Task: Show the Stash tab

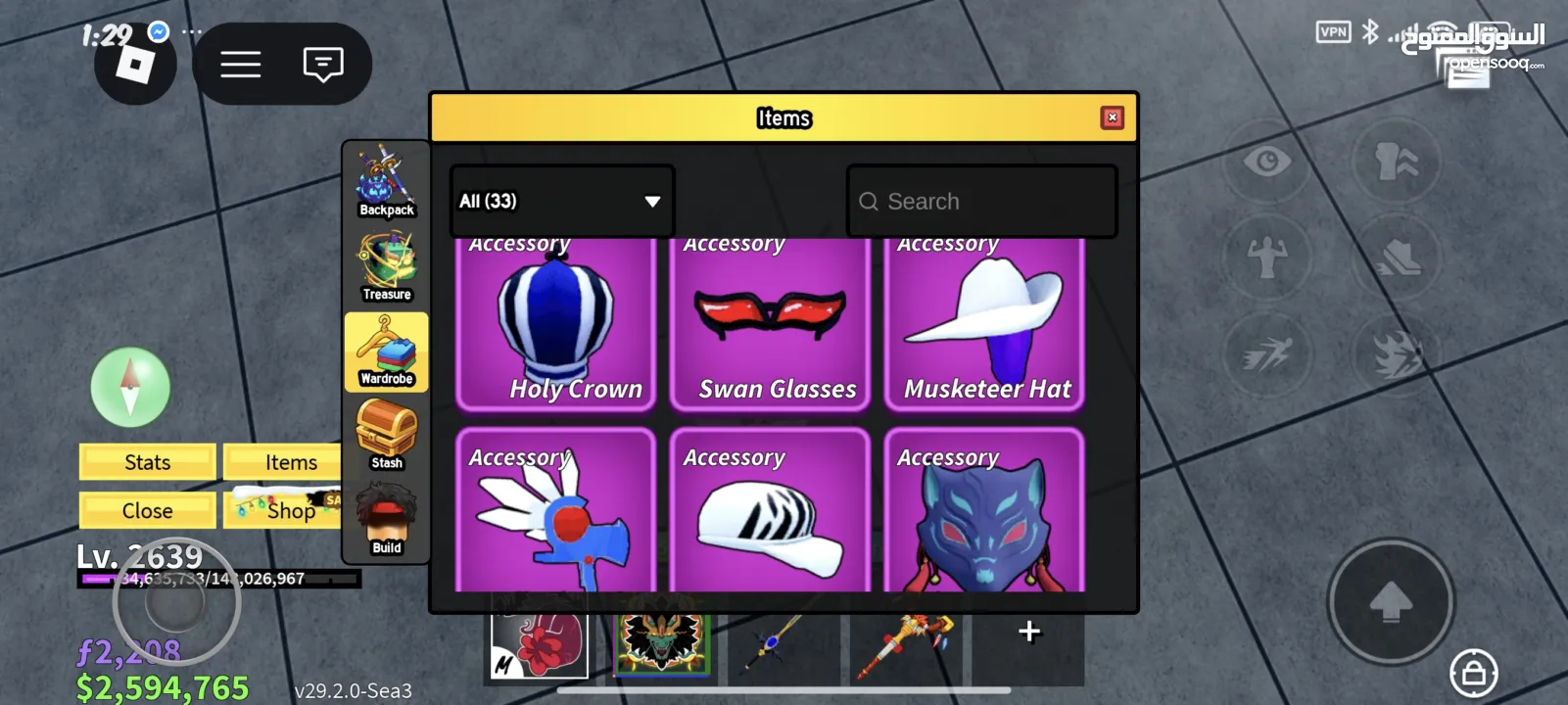Action: coord(386,436)
